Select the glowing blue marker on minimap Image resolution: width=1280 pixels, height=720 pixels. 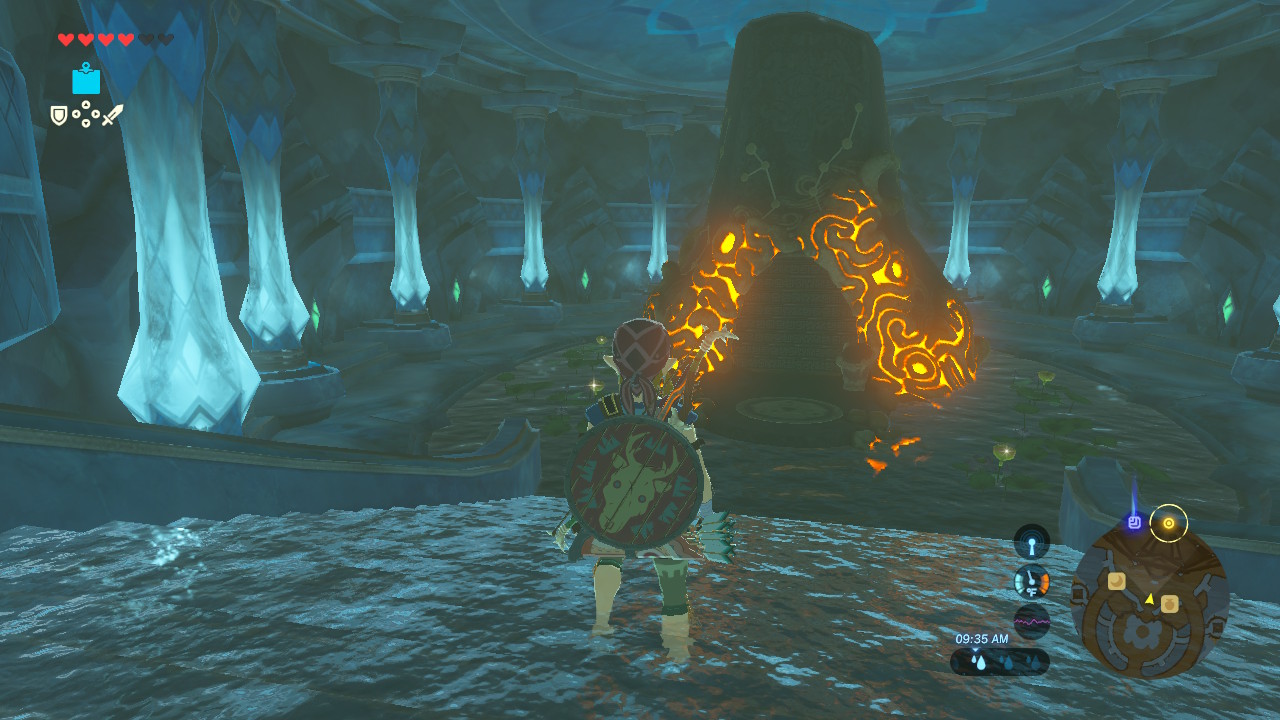1135,521
